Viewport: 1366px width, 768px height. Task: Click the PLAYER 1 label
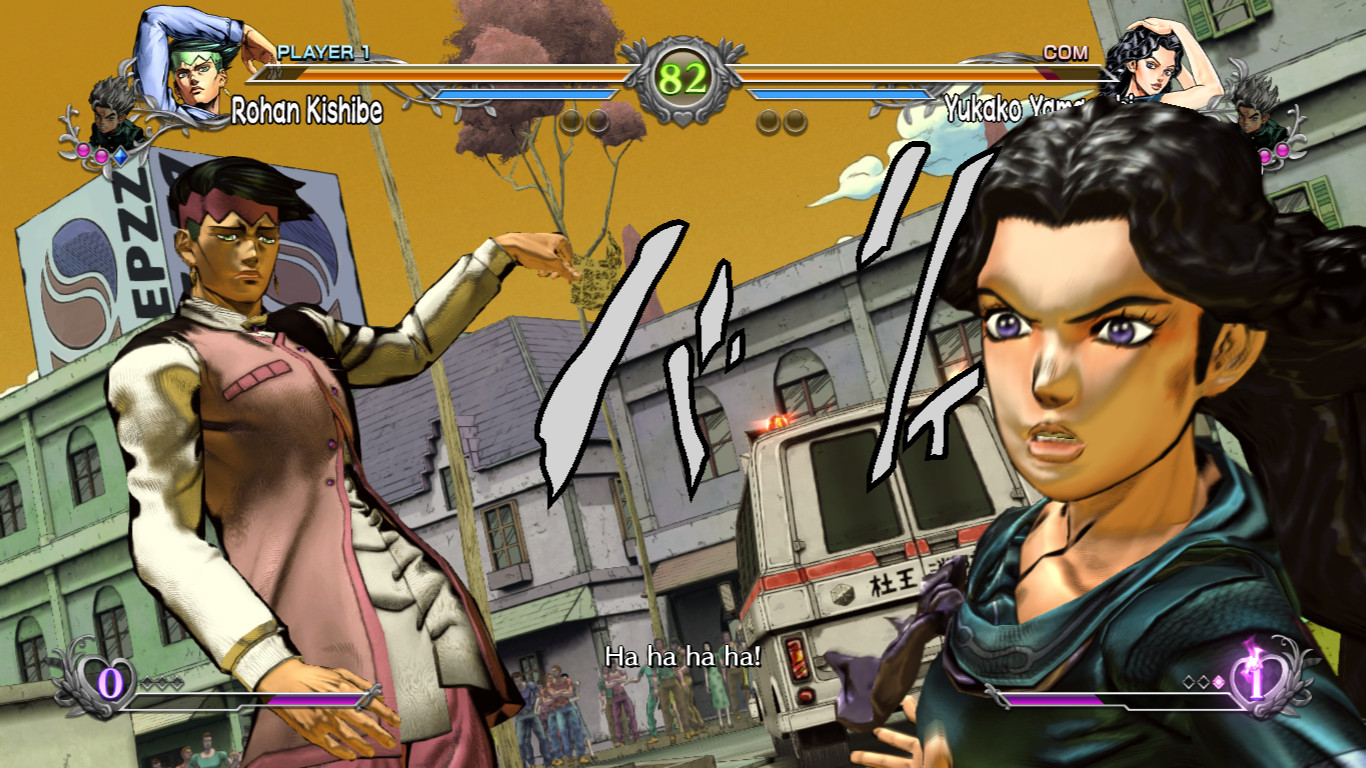[x=322, y=53]
